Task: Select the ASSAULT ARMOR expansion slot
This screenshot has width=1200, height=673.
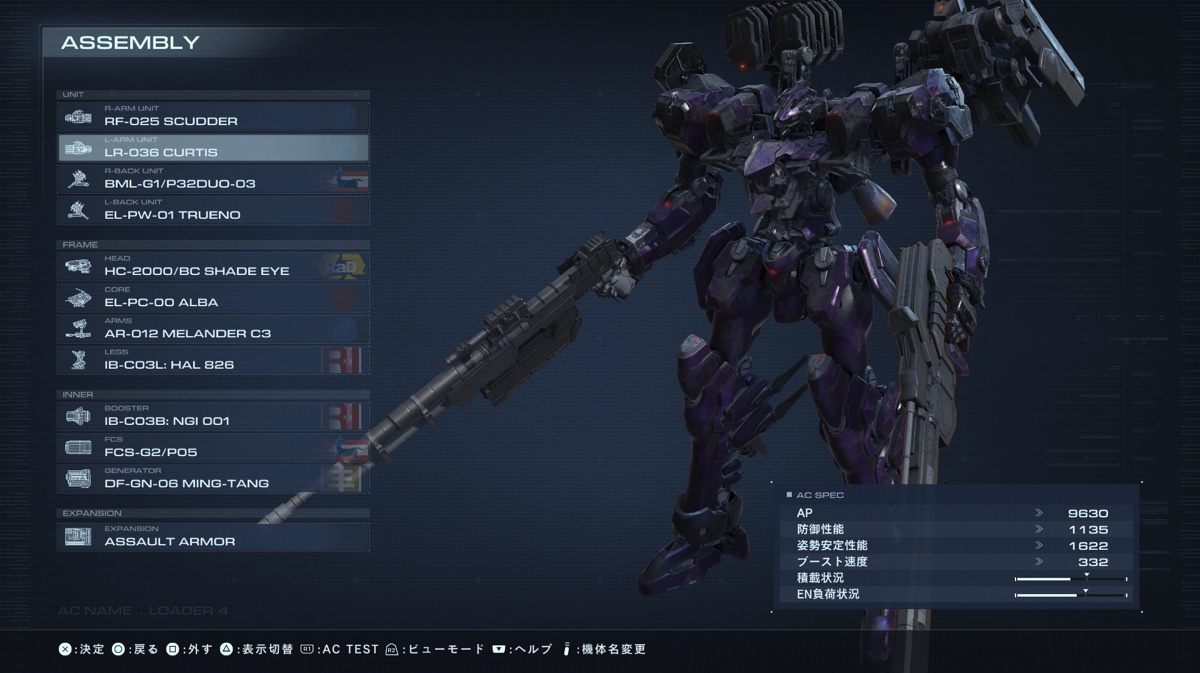Action: pyautogui.click(x=213, y=537)
